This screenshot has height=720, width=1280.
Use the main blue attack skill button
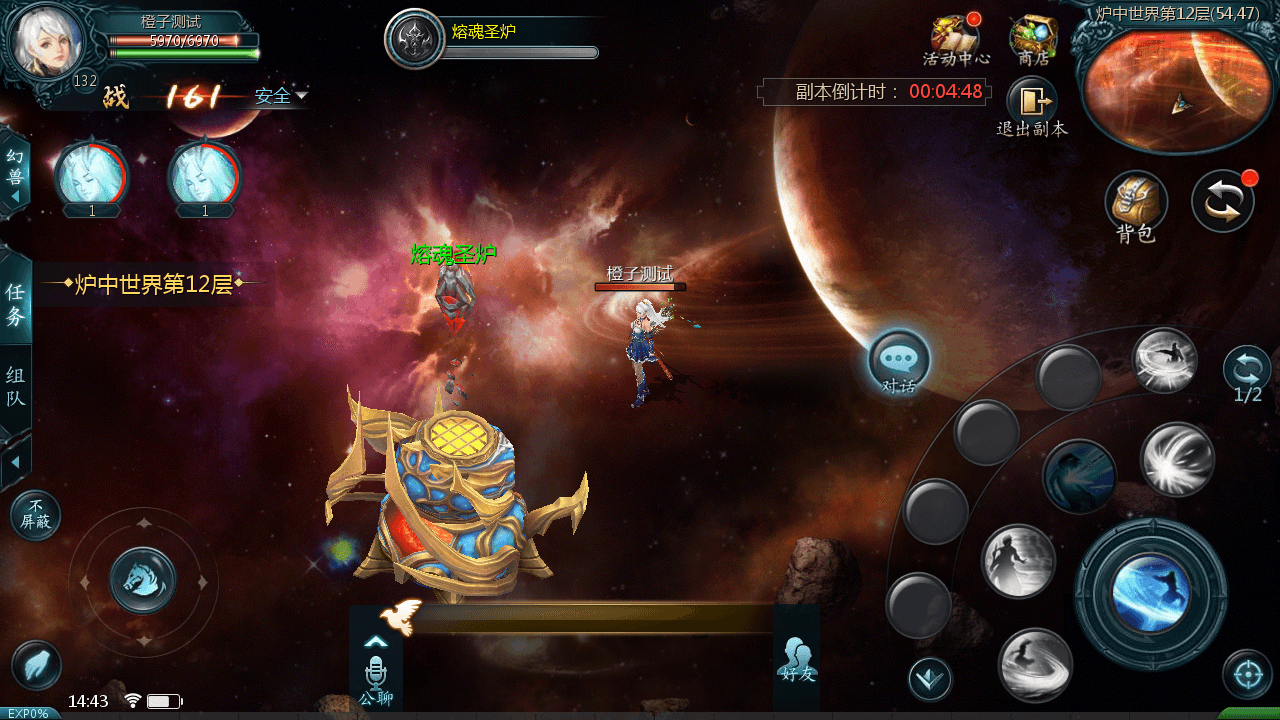[x=1150, y=593]
